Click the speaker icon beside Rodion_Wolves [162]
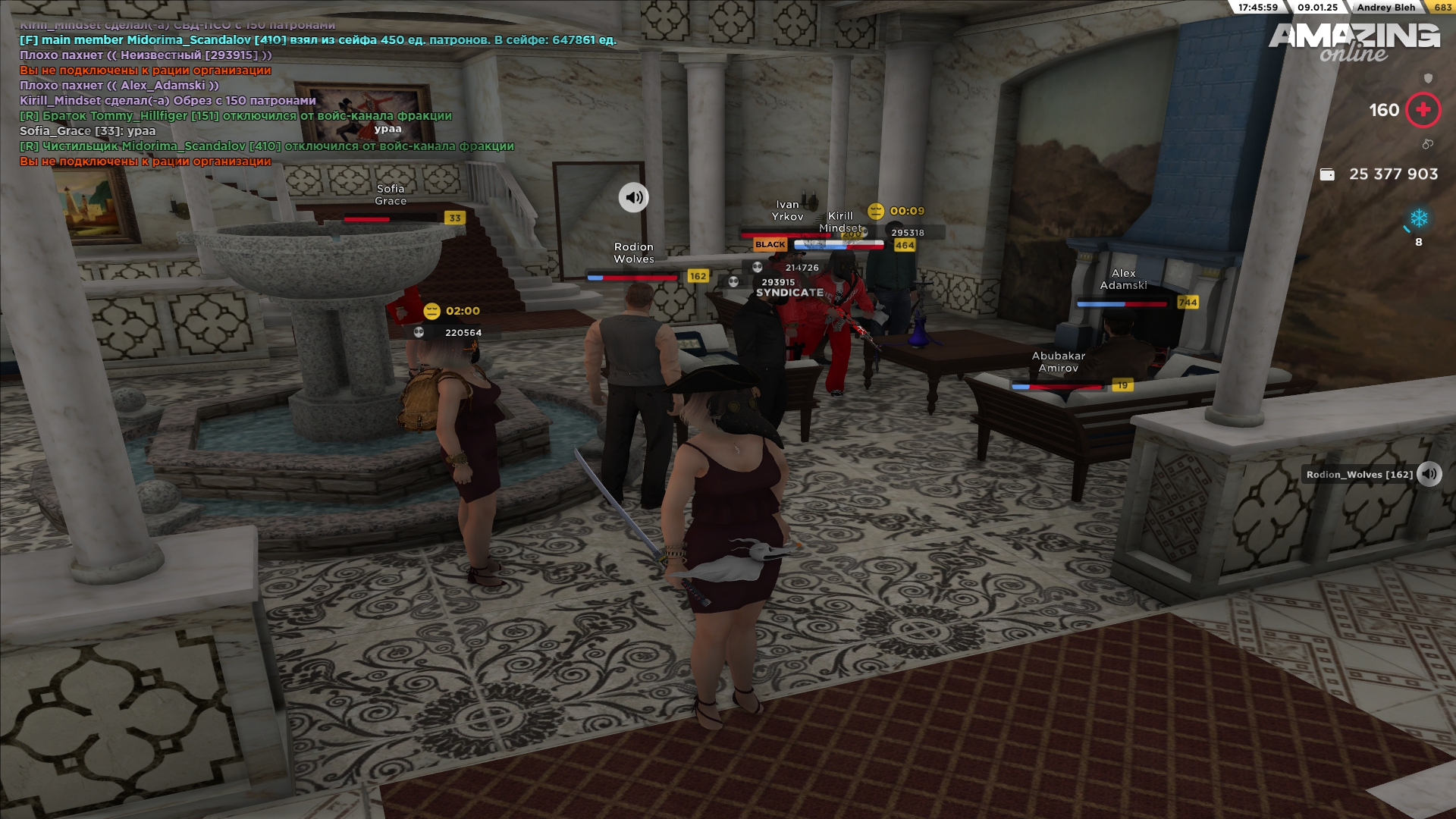The image size is (1456, 819). click(1429, 474)
